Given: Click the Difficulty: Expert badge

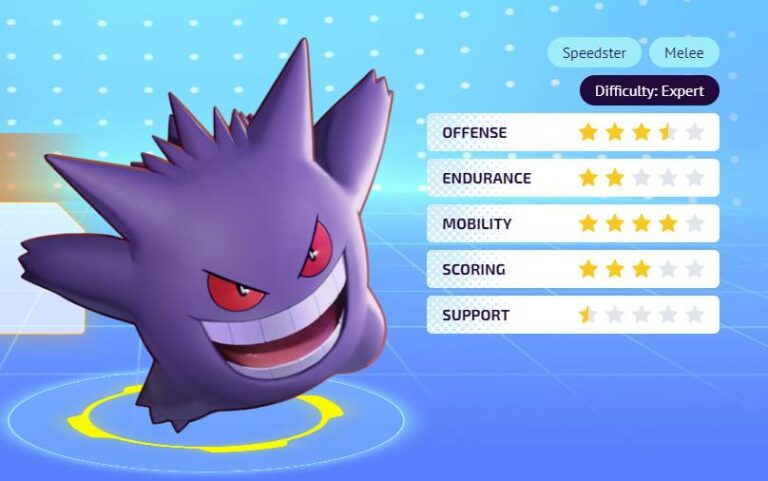Looking at the screenshot, I should coord(649,91).
